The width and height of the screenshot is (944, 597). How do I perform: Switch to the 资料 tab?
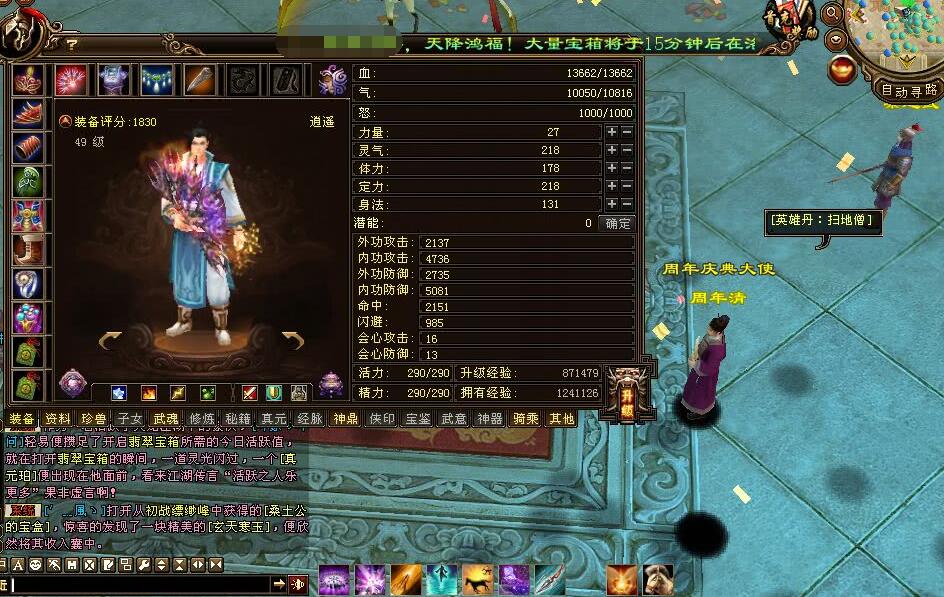click(x=59, y=419)
